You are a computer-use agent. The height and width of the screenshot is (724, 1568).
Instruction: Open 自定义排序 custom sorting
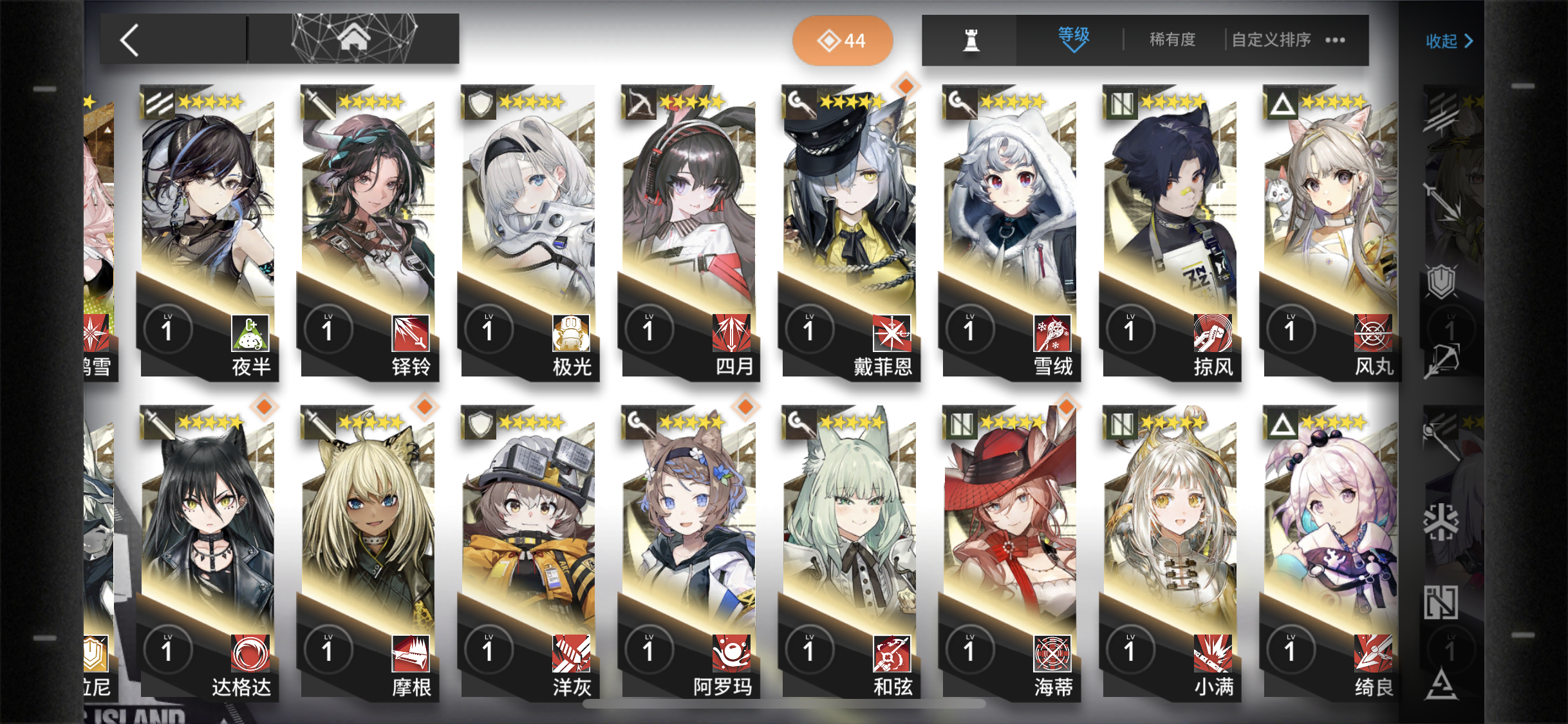point(1270,40)
